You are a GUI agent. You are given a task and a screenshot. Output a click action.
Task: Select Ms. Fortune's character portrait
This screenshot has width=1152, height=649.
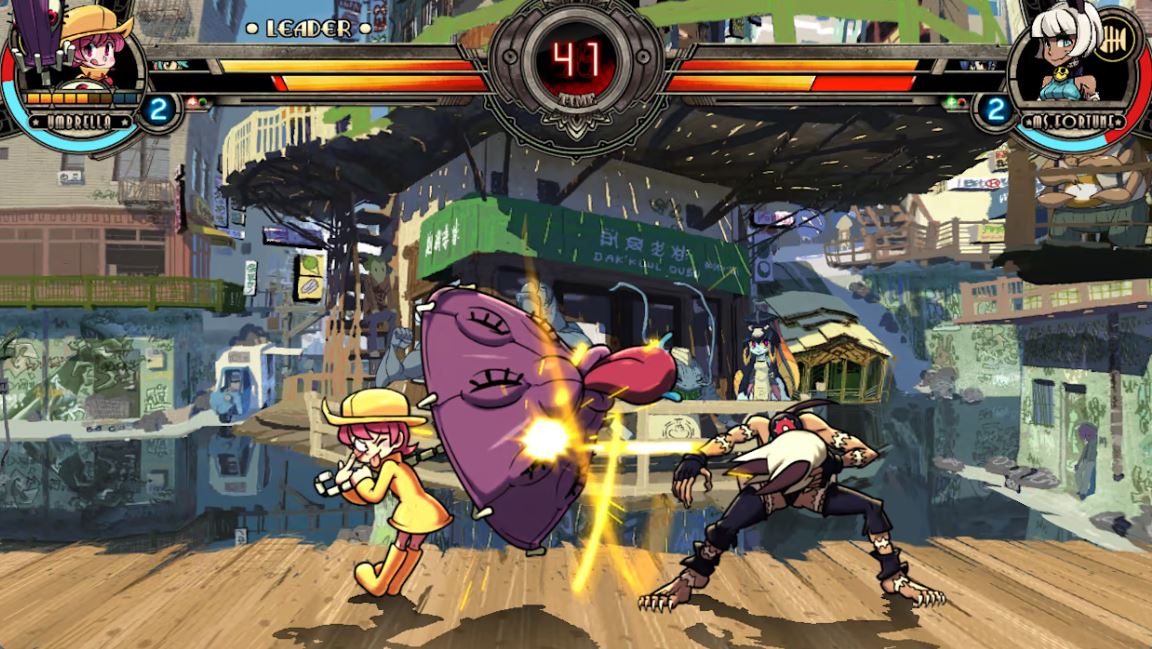point(1070,52)
